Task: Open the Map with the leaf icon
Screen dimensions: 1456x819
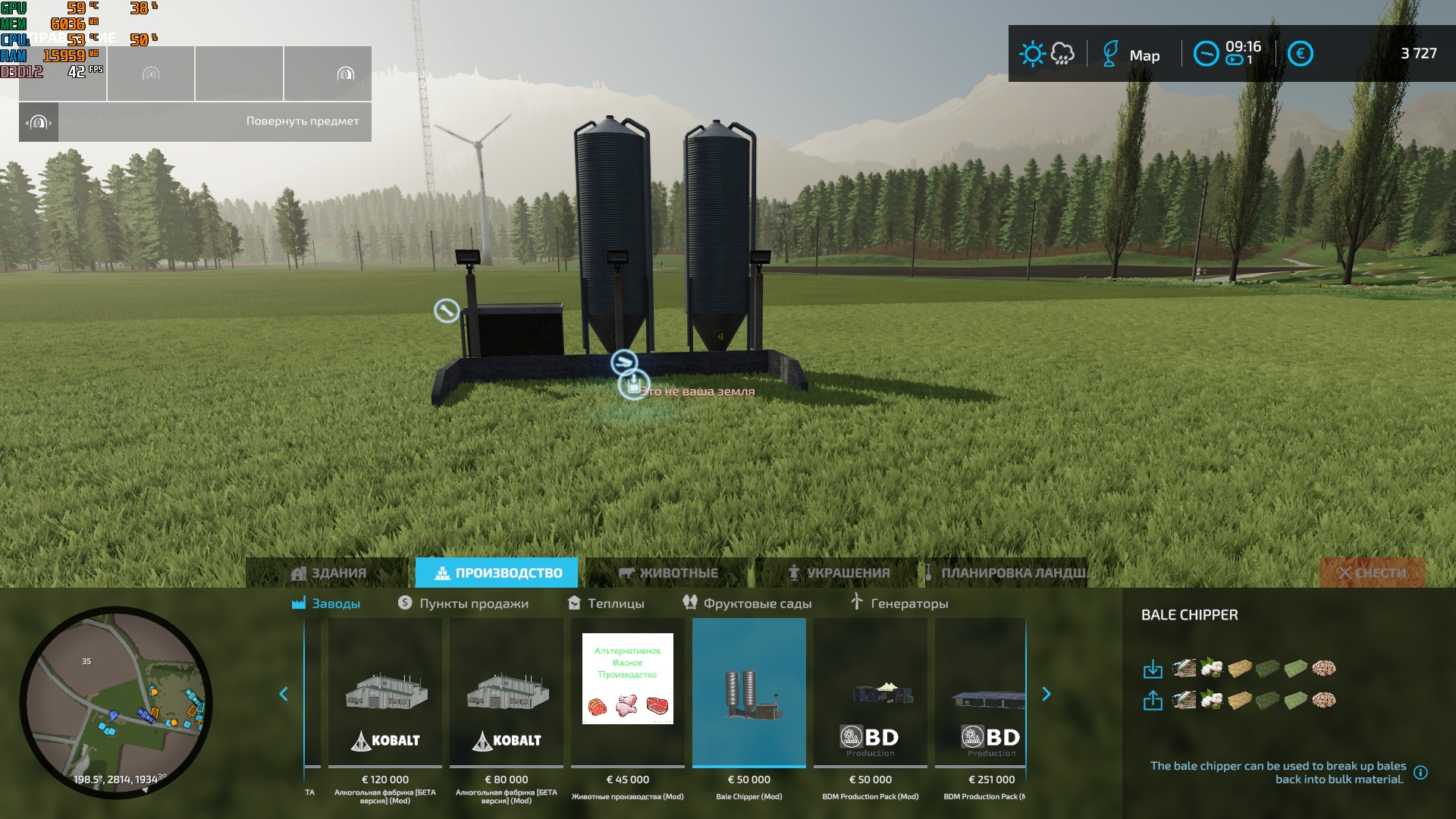Action: pyautogui.click(x=1110, y=55)
